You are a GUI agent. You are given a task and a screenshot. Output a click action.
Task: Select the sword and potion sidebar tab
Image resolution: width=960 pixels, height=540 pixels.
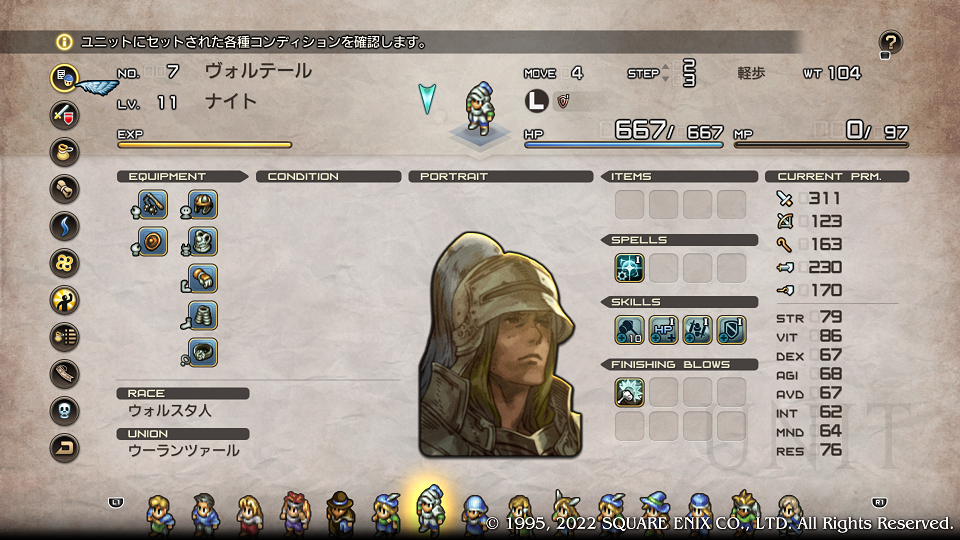(x=64, y=113)
